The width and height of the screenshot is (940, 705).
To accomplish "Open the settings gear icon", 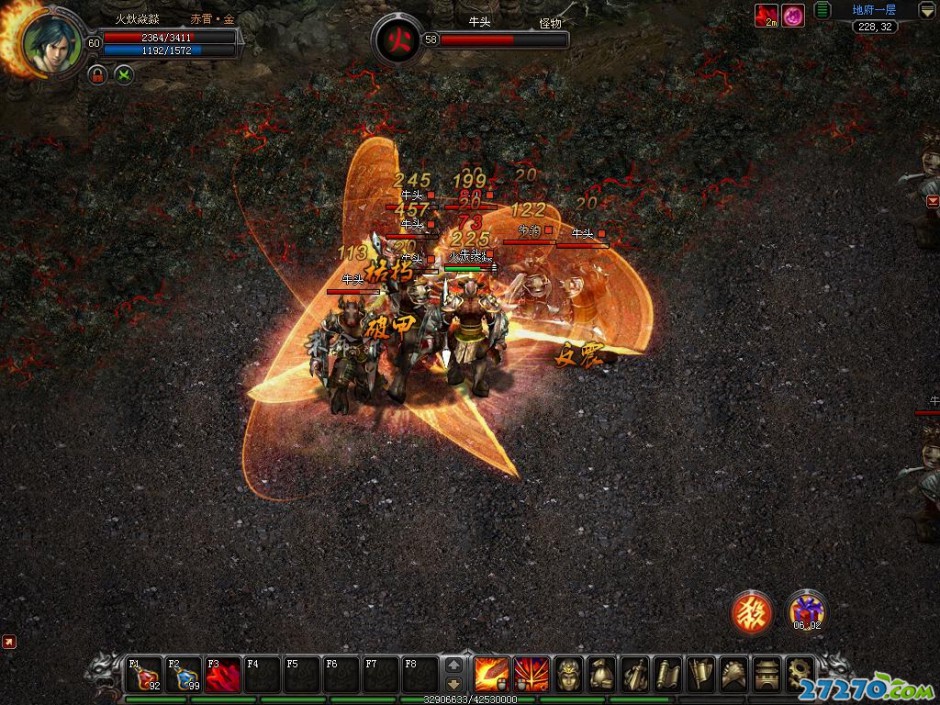I will (800, 674).
